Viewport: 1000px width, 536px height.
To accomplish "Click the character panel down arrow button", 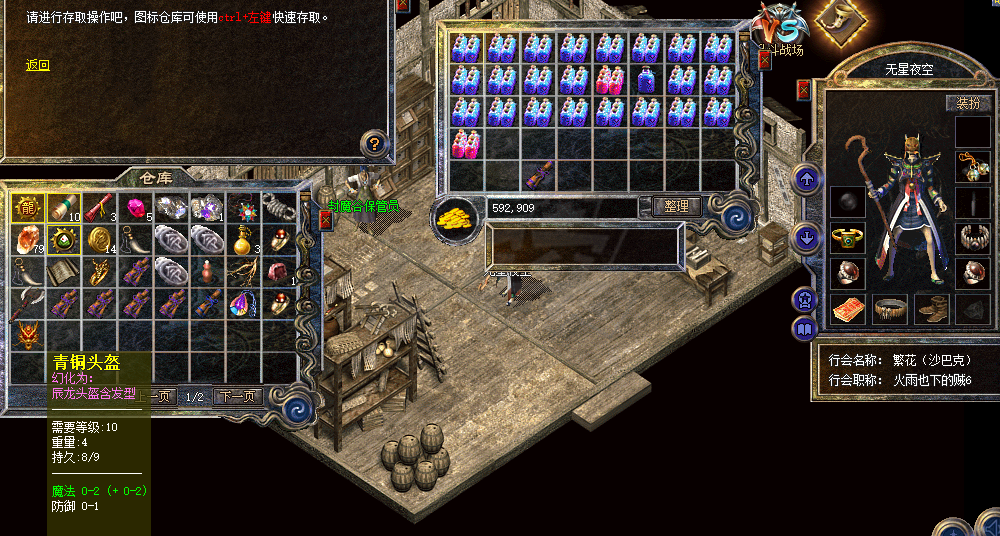I will coord(806,238).
